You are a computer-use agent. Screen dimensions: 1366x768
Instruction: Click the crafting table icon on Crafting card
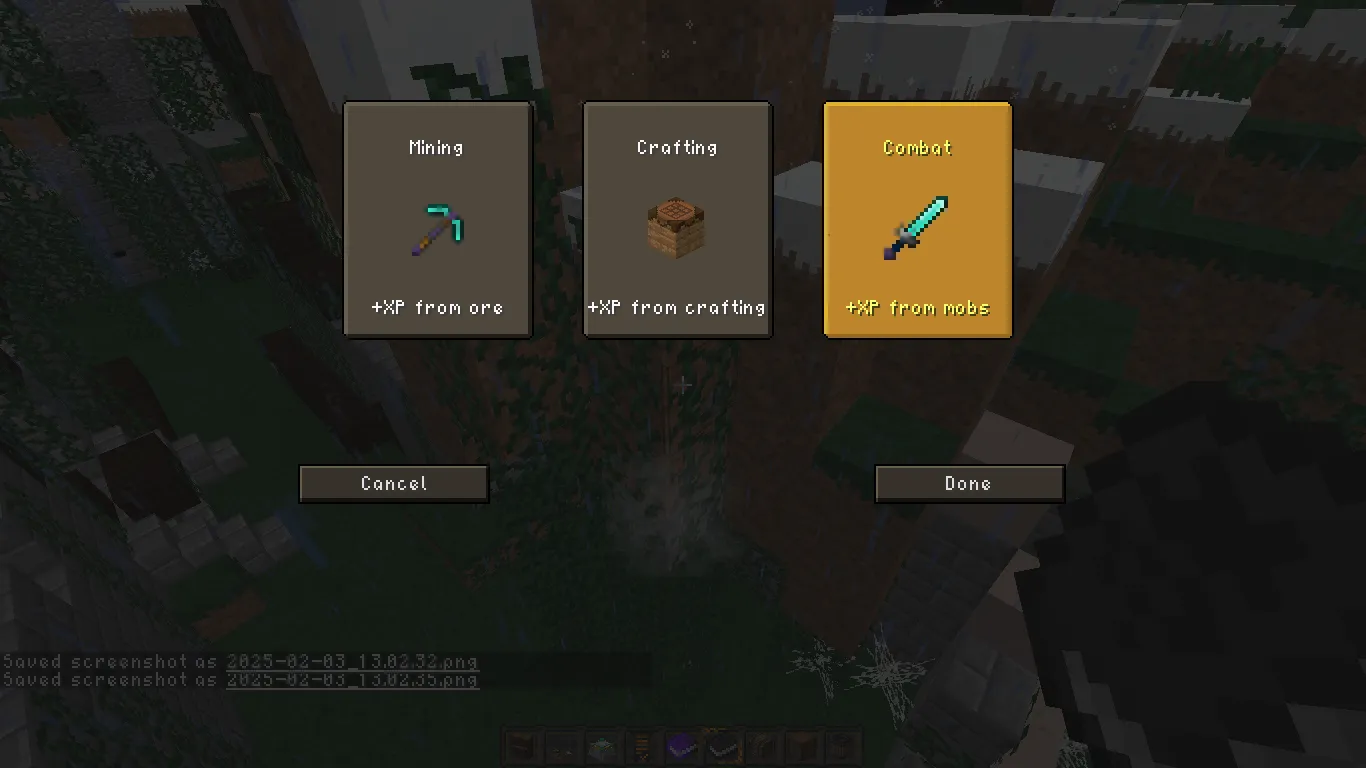pyautogui.click(x=677, y=227)
